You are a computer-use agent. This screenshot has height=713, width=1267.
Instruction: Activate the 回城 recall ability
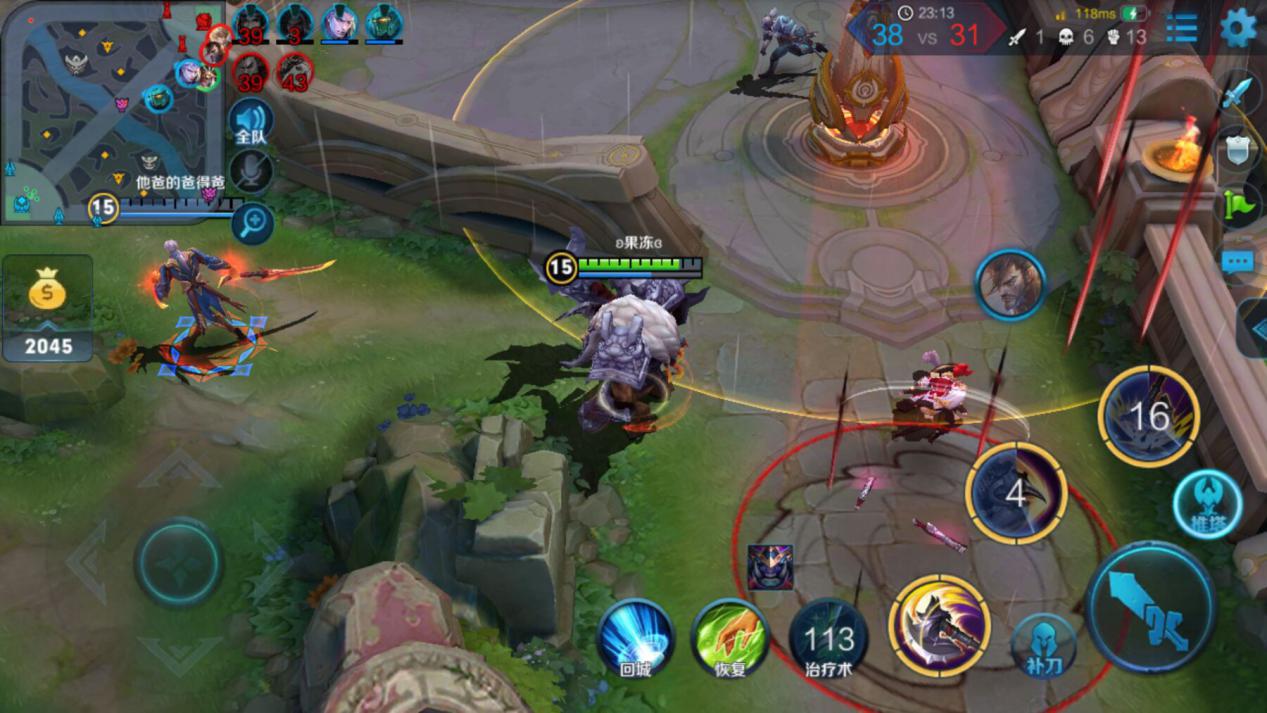click(x=636, y=638)
